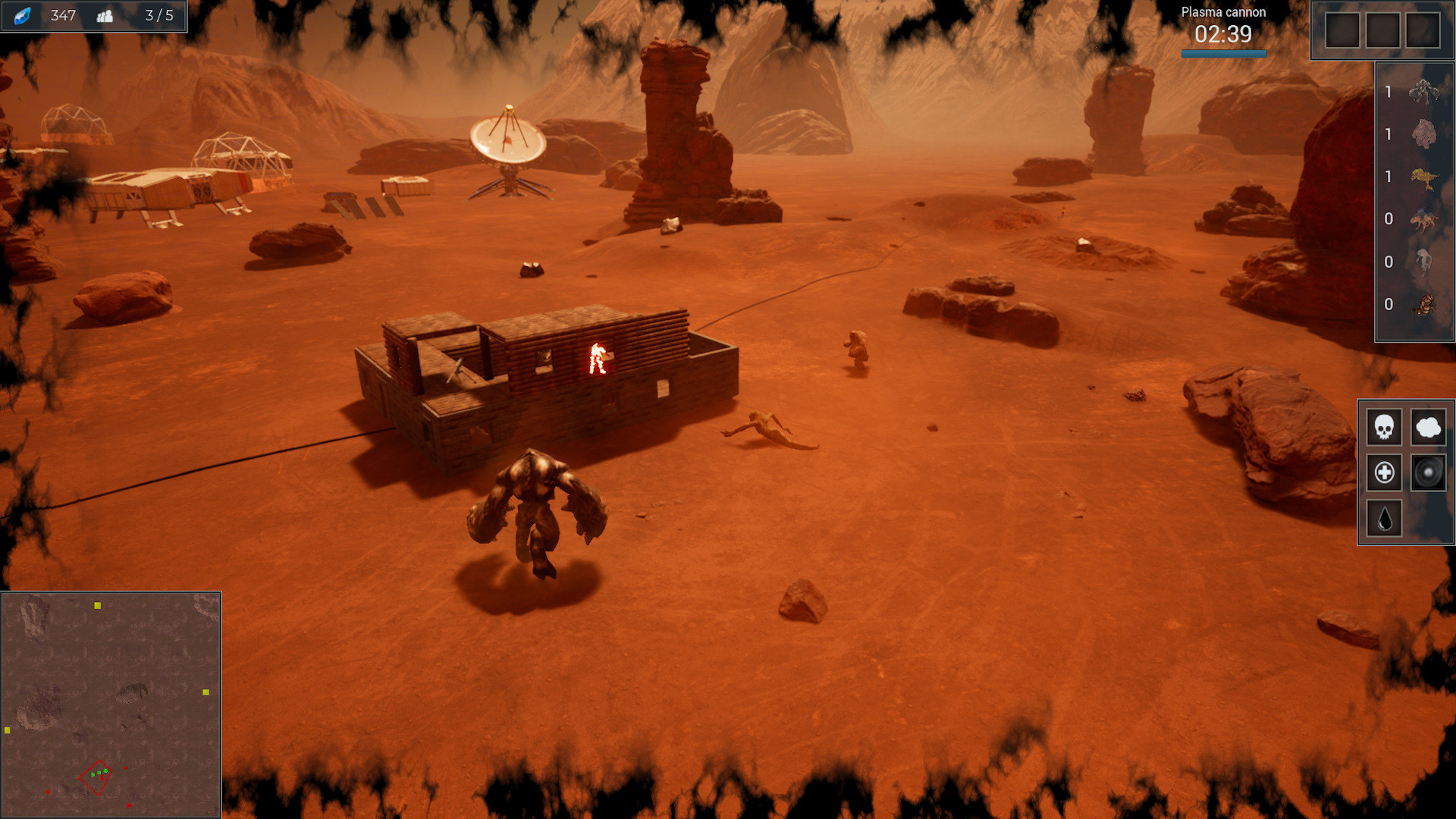Screen dimensions: 1456x819
Task: Select the water droplet ability
Action: coord(1384,519)
